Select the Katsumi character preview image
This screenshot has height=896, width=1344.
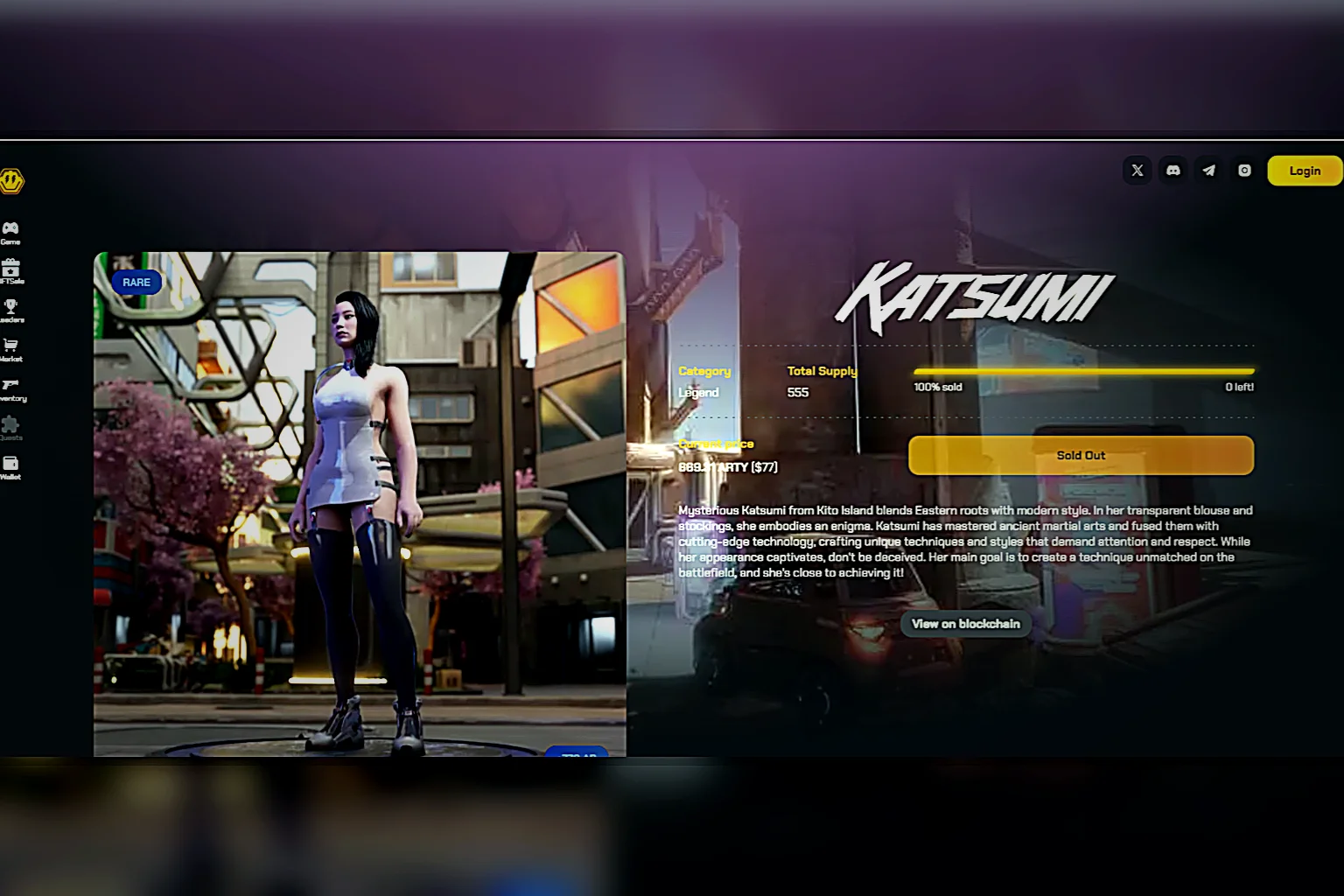[360, 503]
